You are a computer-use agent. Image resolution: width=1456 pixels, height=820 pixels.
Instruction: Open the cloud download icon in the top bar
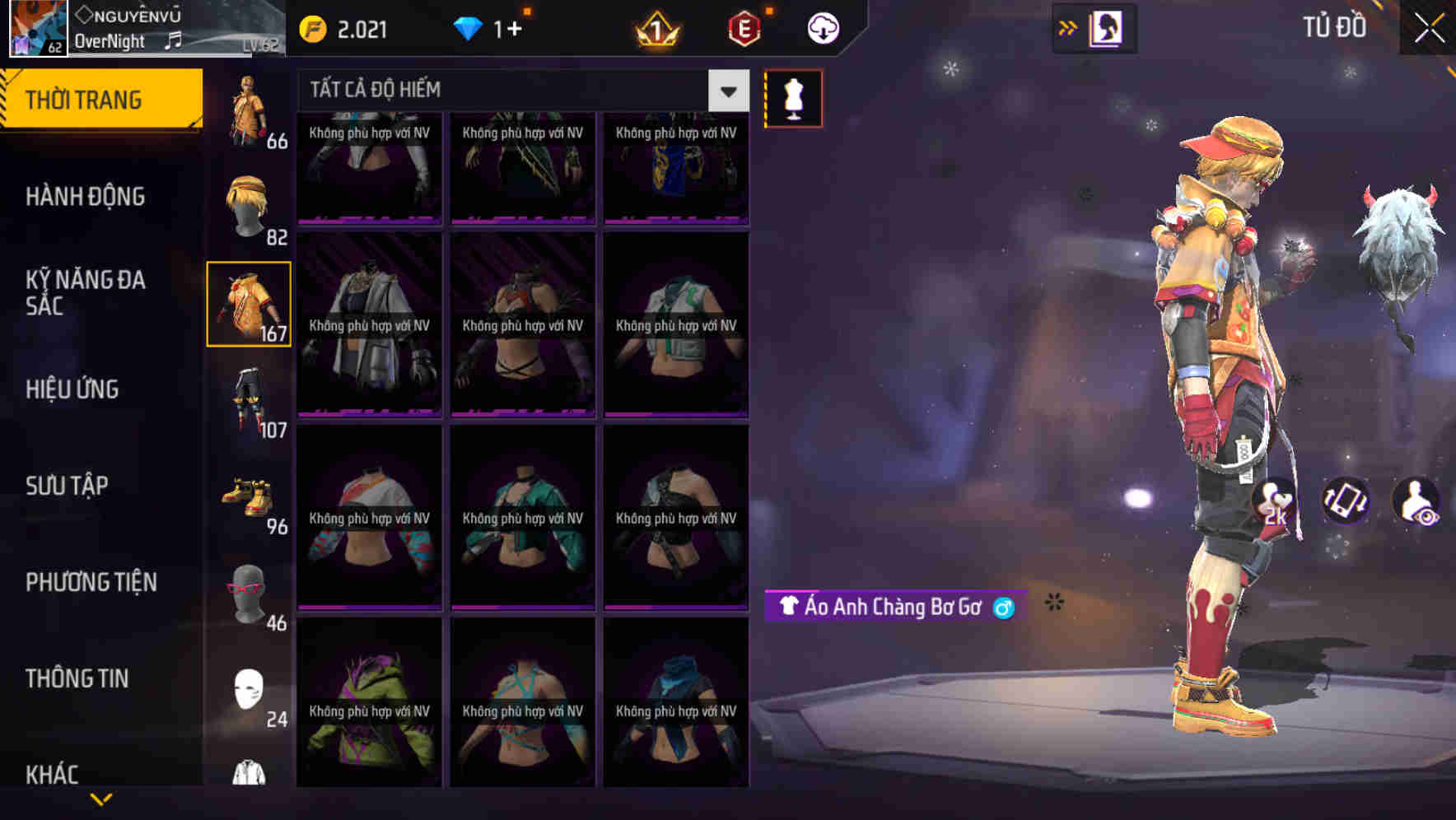tap(822, 27)
